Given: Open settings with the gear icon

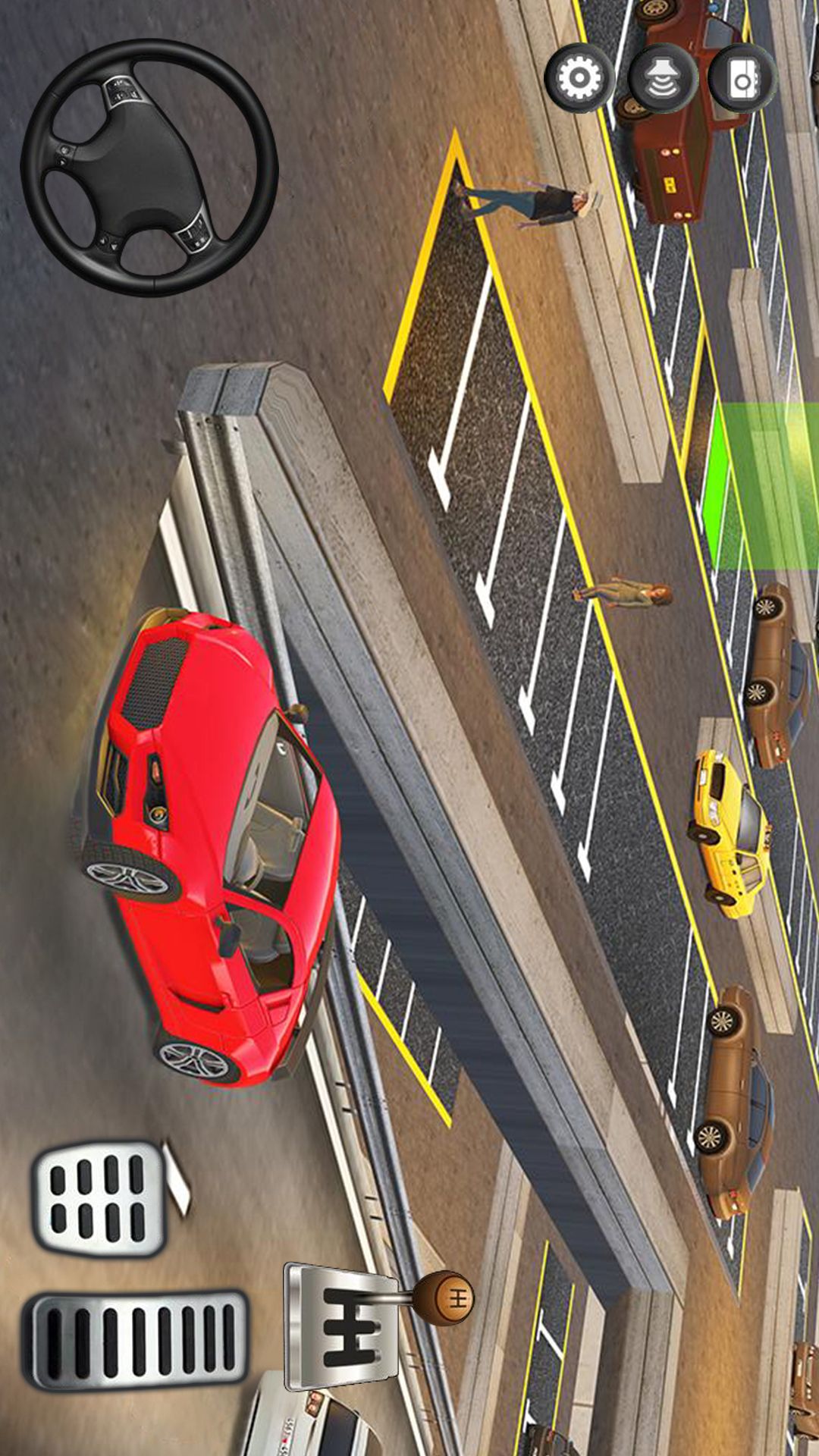Looking at the screenshot, I should pyautogui.click(x=579, y=78).
